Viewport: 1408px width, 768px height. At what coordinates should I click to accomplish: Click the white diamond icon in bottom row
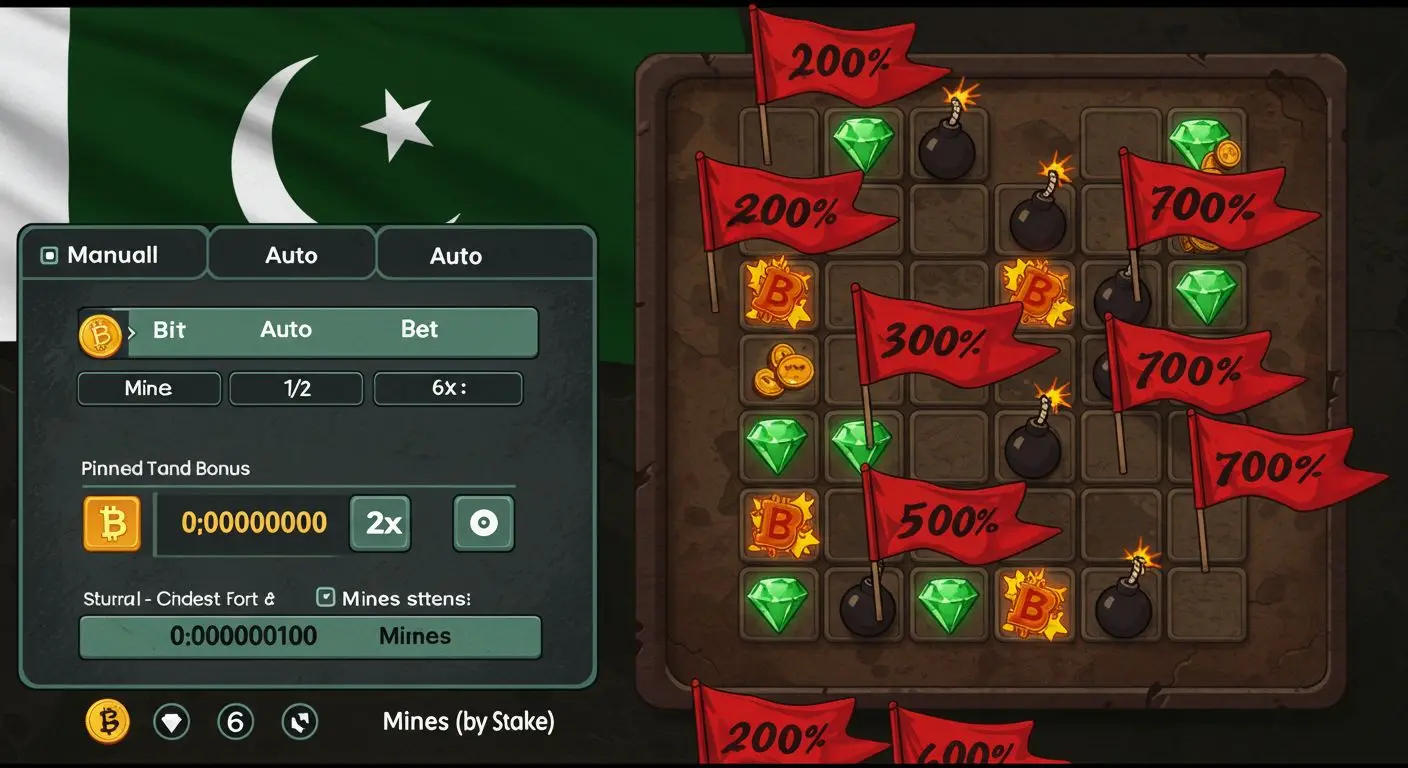pyautogui.click(x=172, y=721)
